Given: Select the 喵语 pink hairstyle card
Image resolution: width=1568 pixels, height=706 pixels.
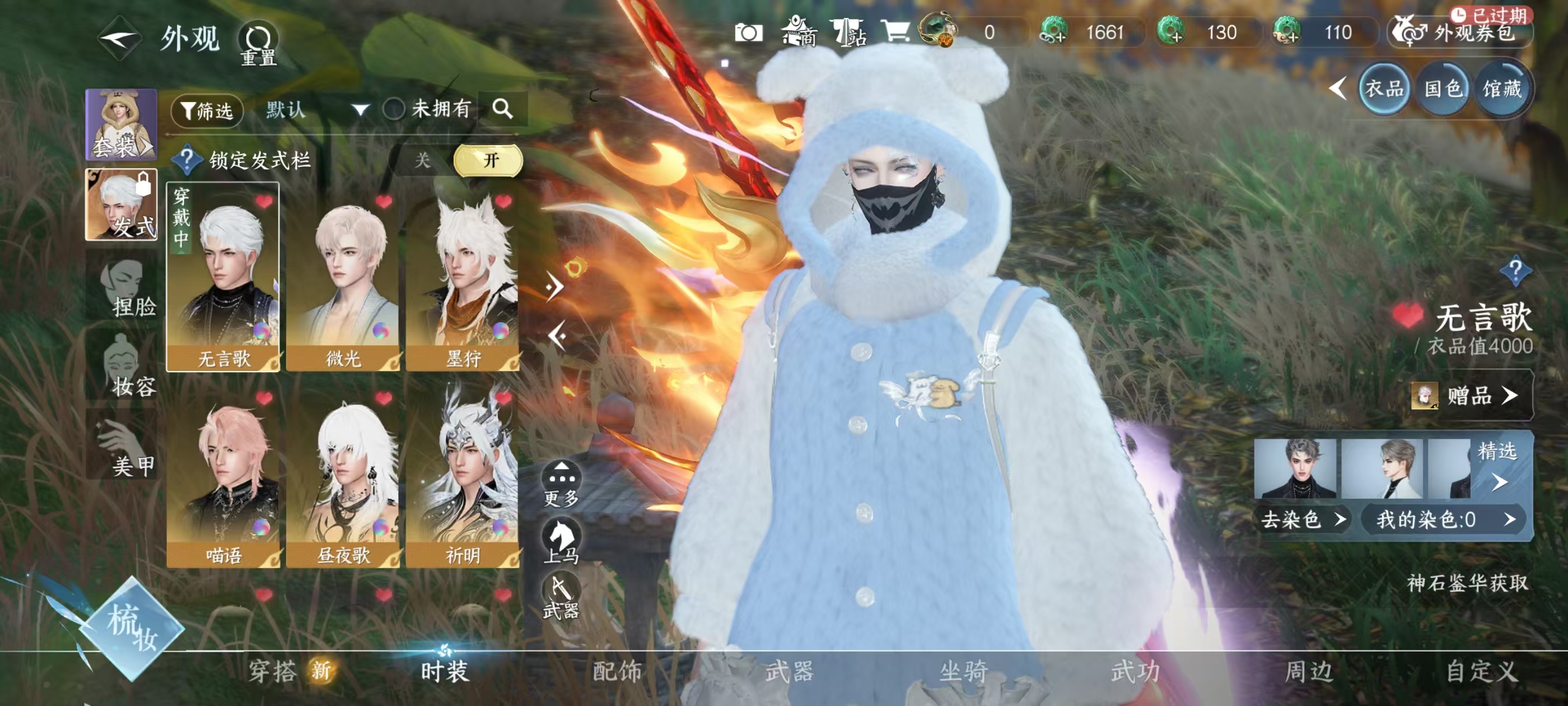Looking at the screenshot, I should coord(223,475).
